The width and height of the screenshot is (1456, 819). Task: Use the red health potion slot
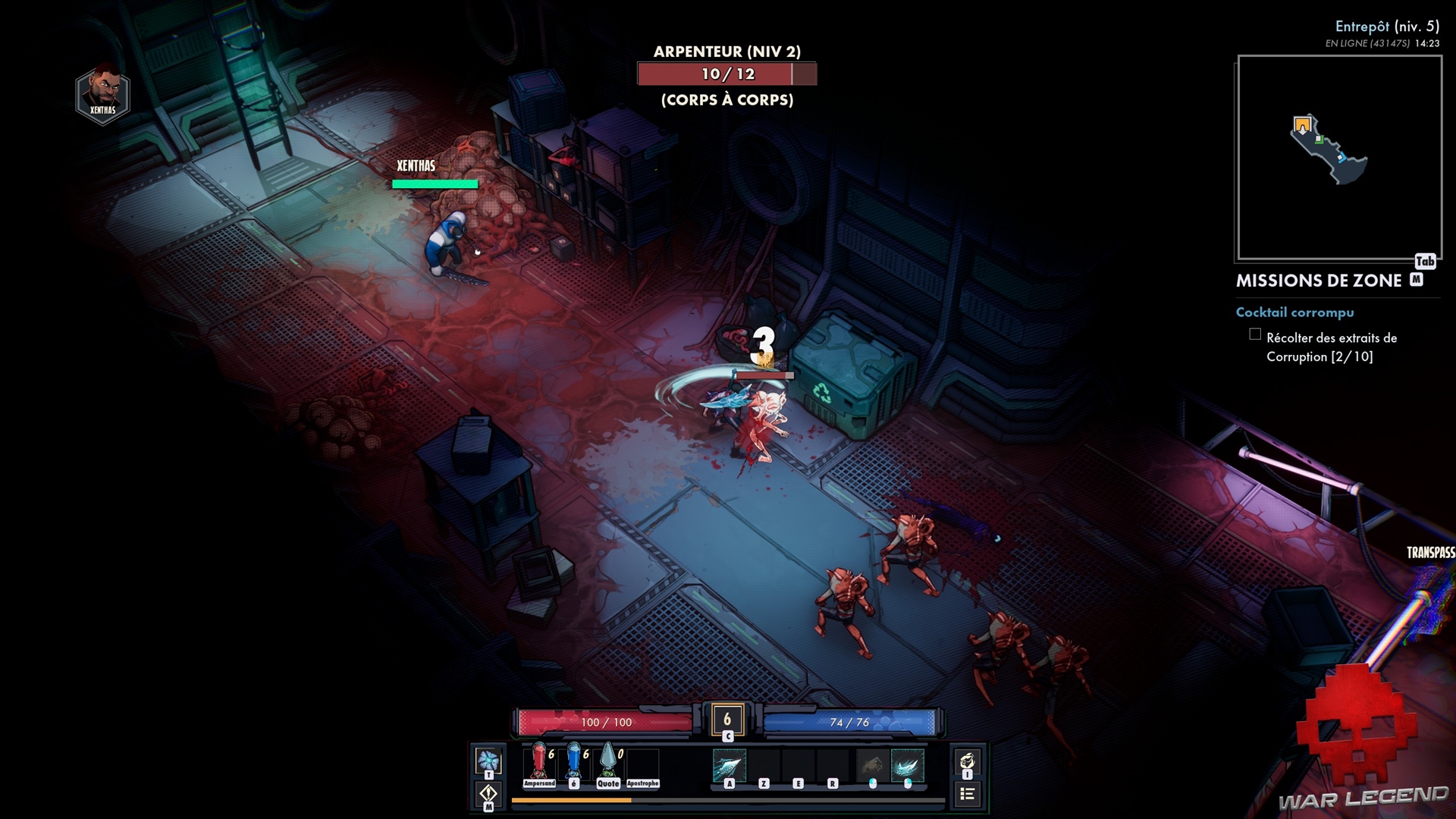coord(538,763)
